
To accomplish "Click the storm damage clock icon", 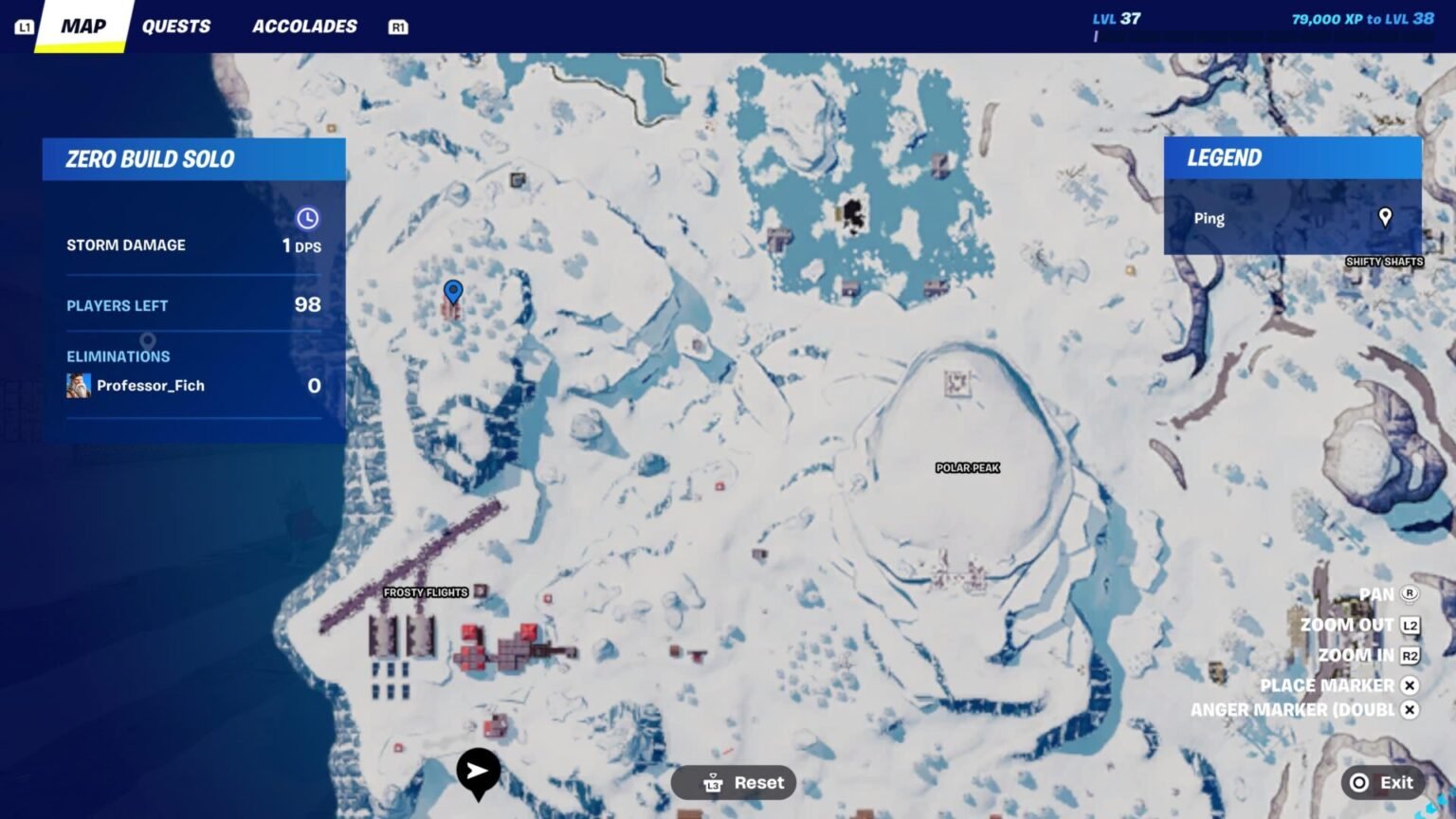I will [308, 217].
